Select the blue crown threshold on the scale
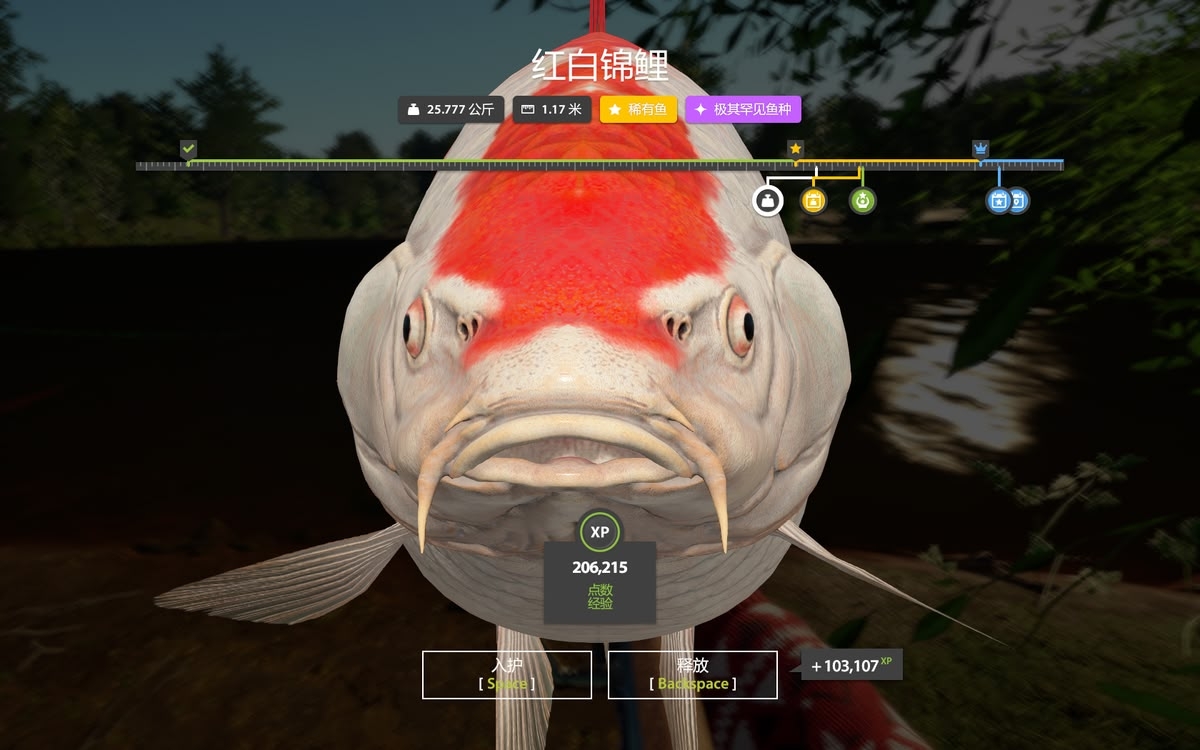 (x=980, y=148)
